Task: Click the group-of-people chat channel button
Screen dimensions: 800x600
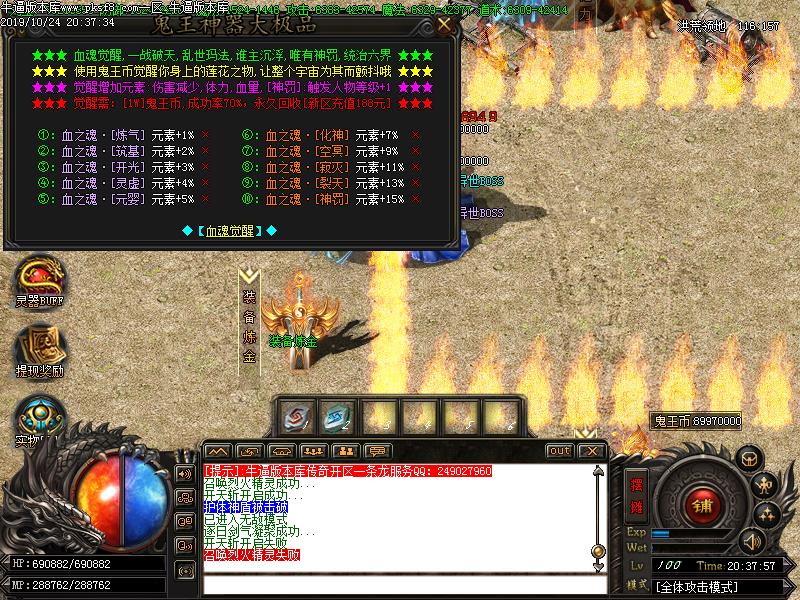Action: (315, 451)
